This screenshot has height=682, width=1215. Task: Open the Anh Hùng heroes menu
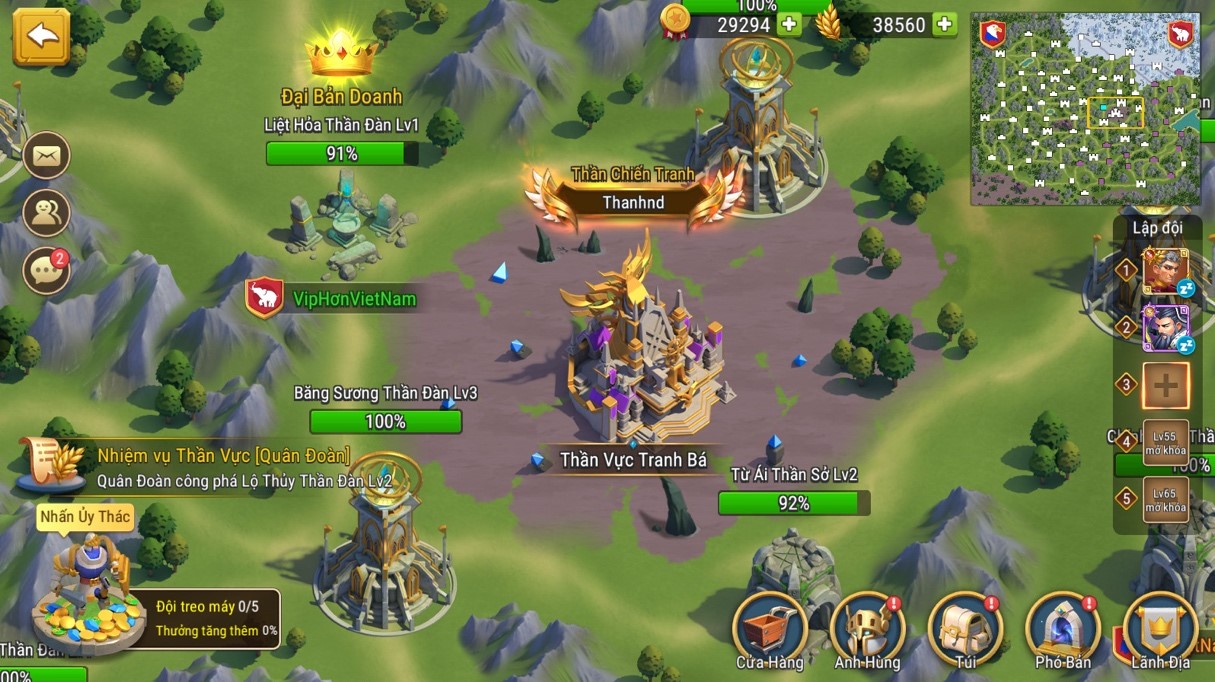867,630
